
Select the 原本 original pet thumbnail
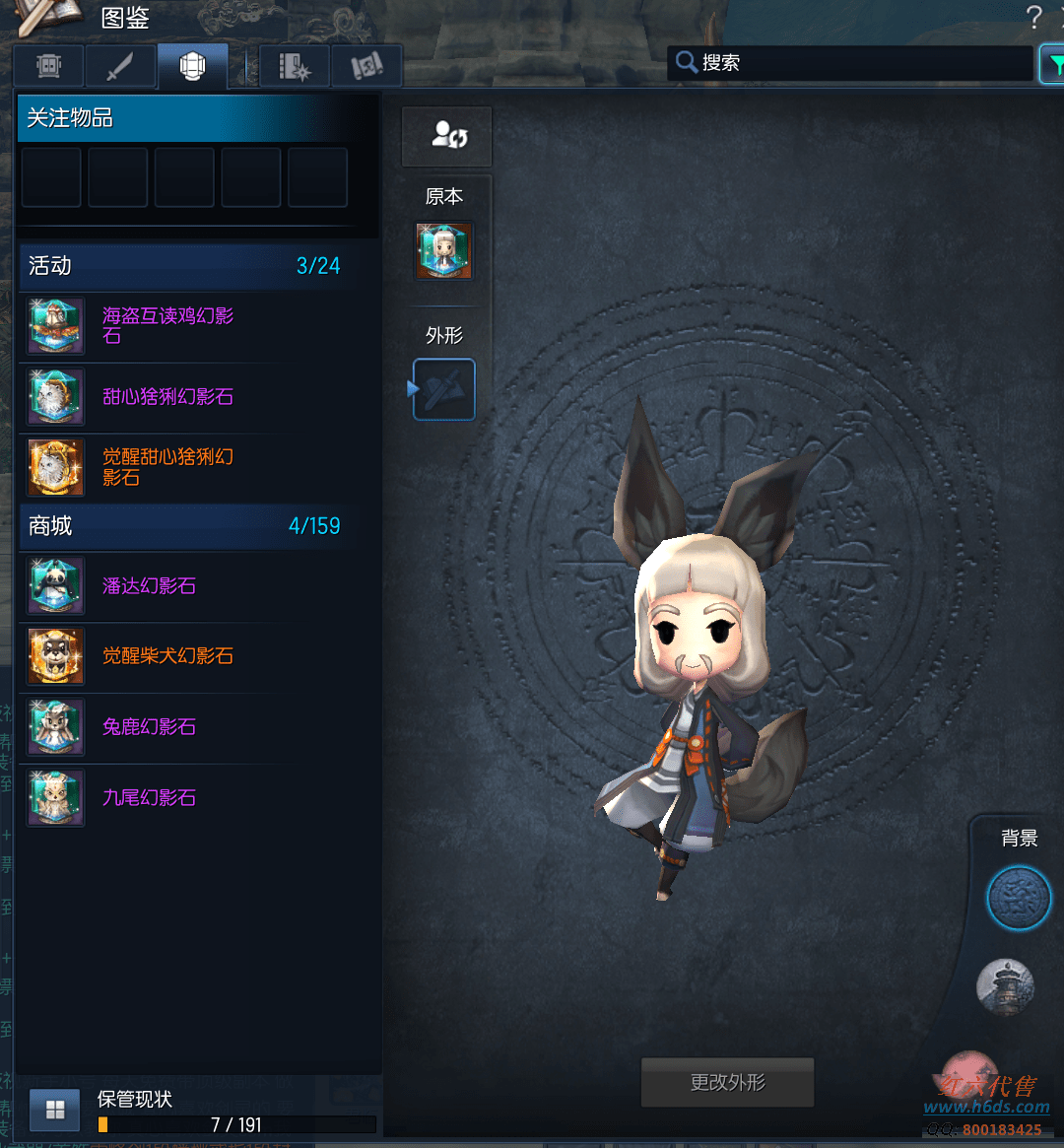tap(444, 250)
